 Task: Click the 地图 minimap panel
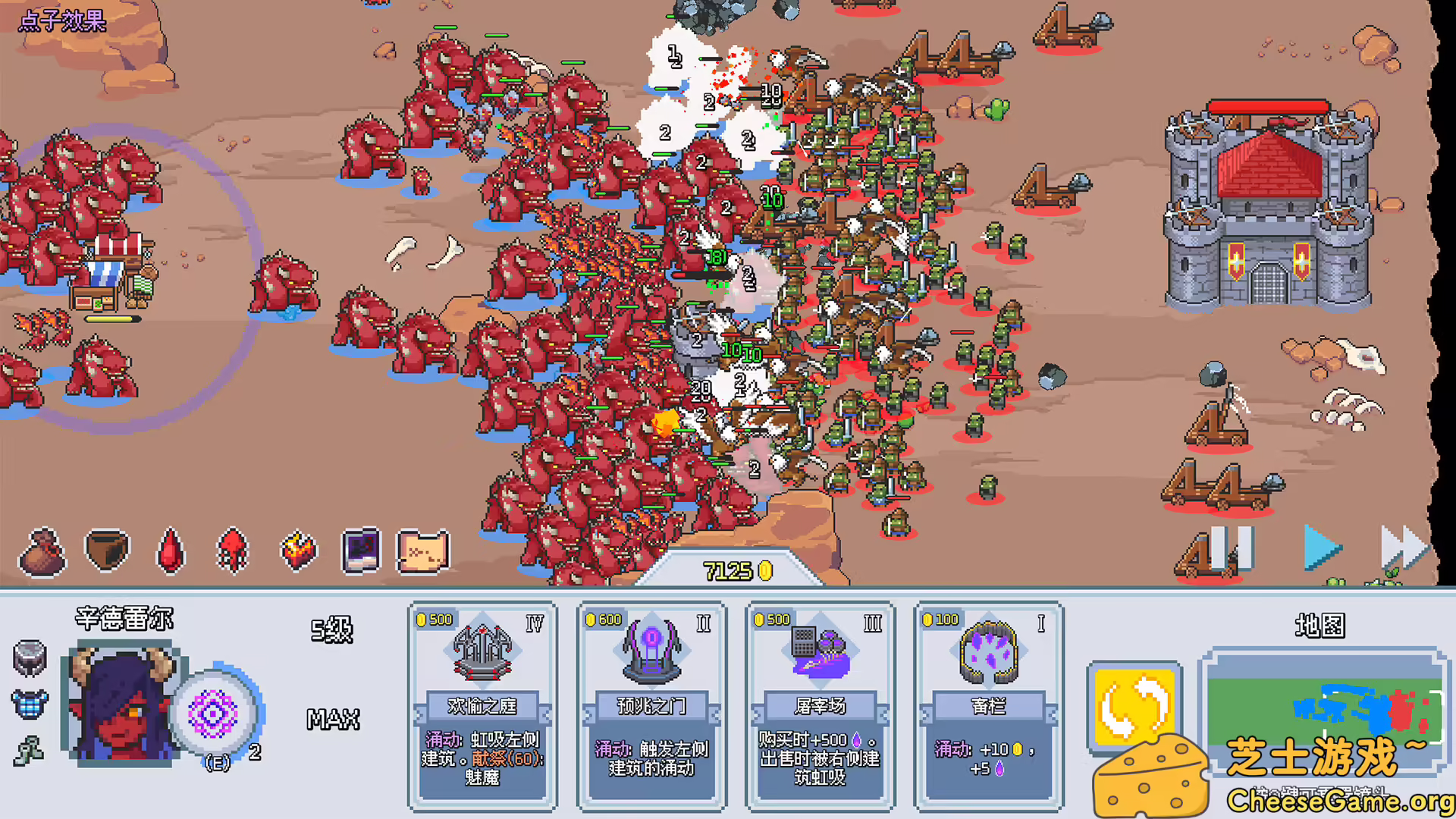[x=1323, y=709]
